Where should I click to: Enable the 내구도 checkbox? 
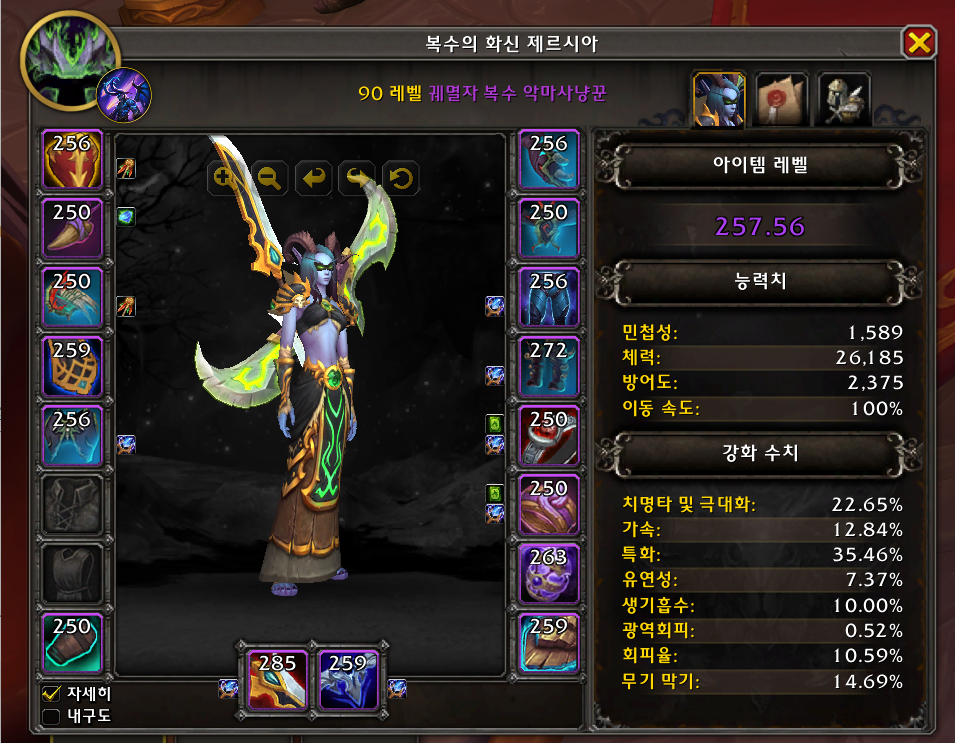(51, 715)
